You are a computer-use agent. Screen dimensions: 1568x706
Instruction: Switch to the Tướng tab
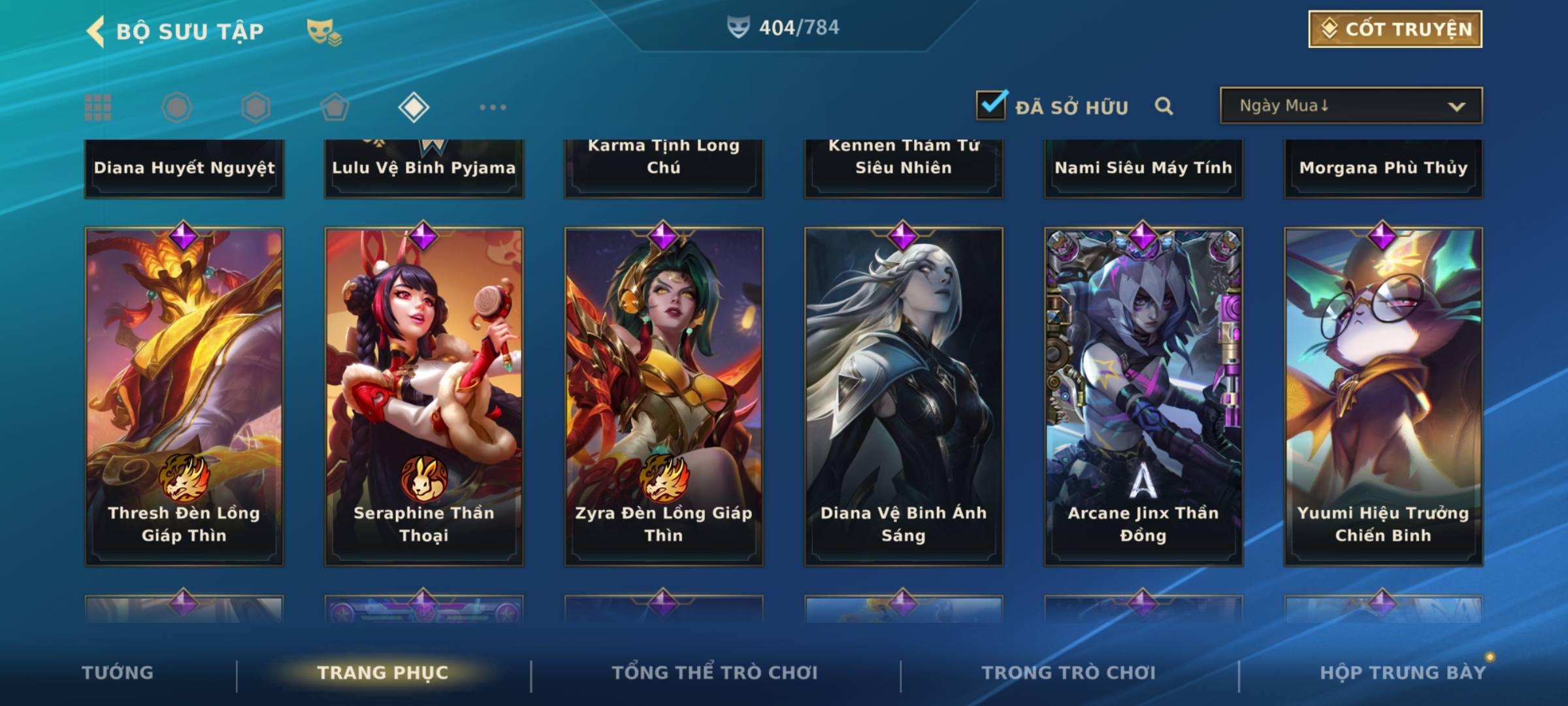pos(118,673)
